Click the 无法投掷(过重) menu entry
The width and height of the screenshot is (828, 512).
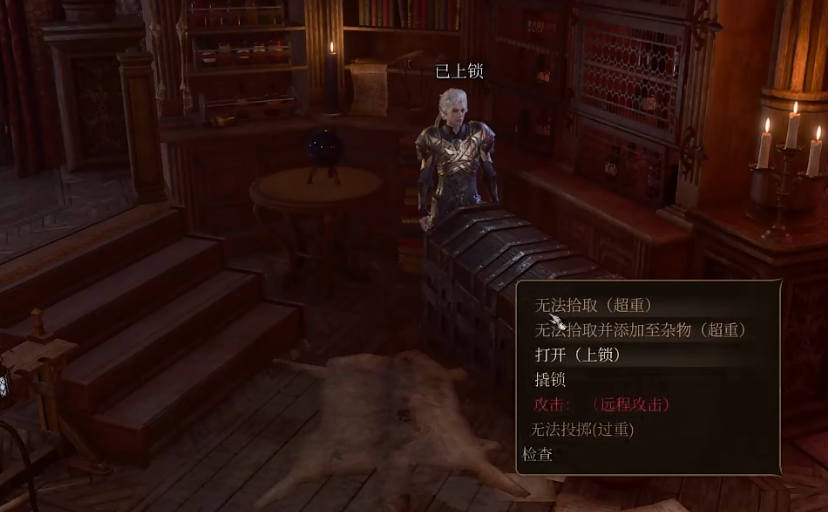pyautogui.click(x=582, y=430)
